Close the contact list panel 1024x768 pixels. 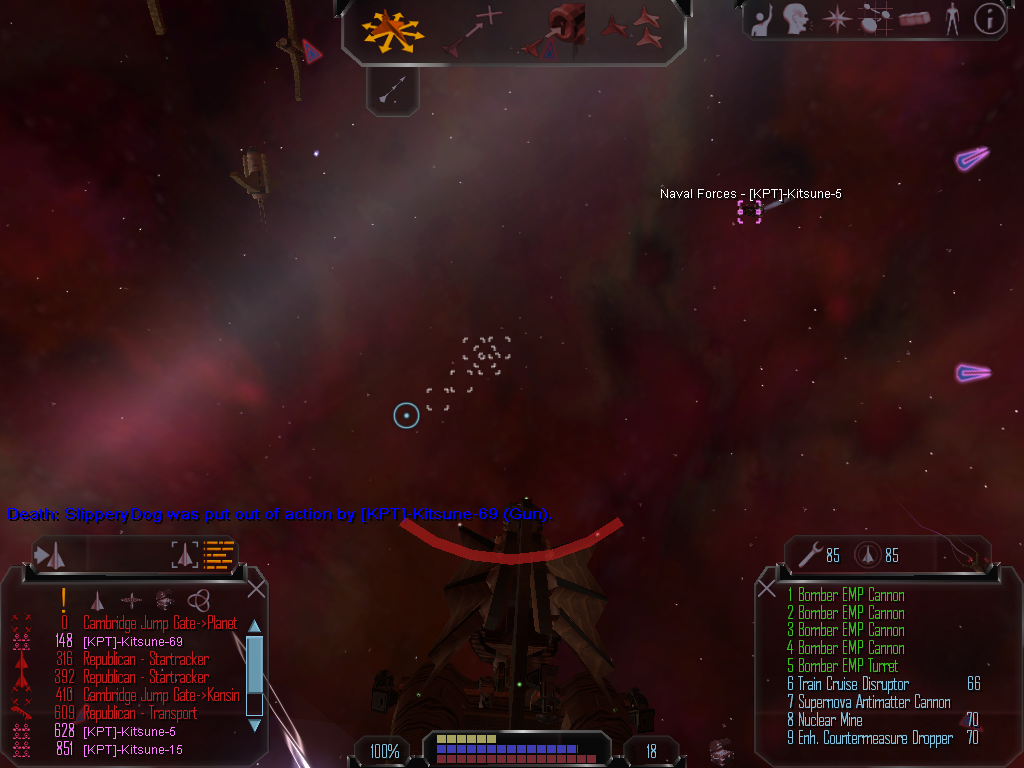point(256,585)
